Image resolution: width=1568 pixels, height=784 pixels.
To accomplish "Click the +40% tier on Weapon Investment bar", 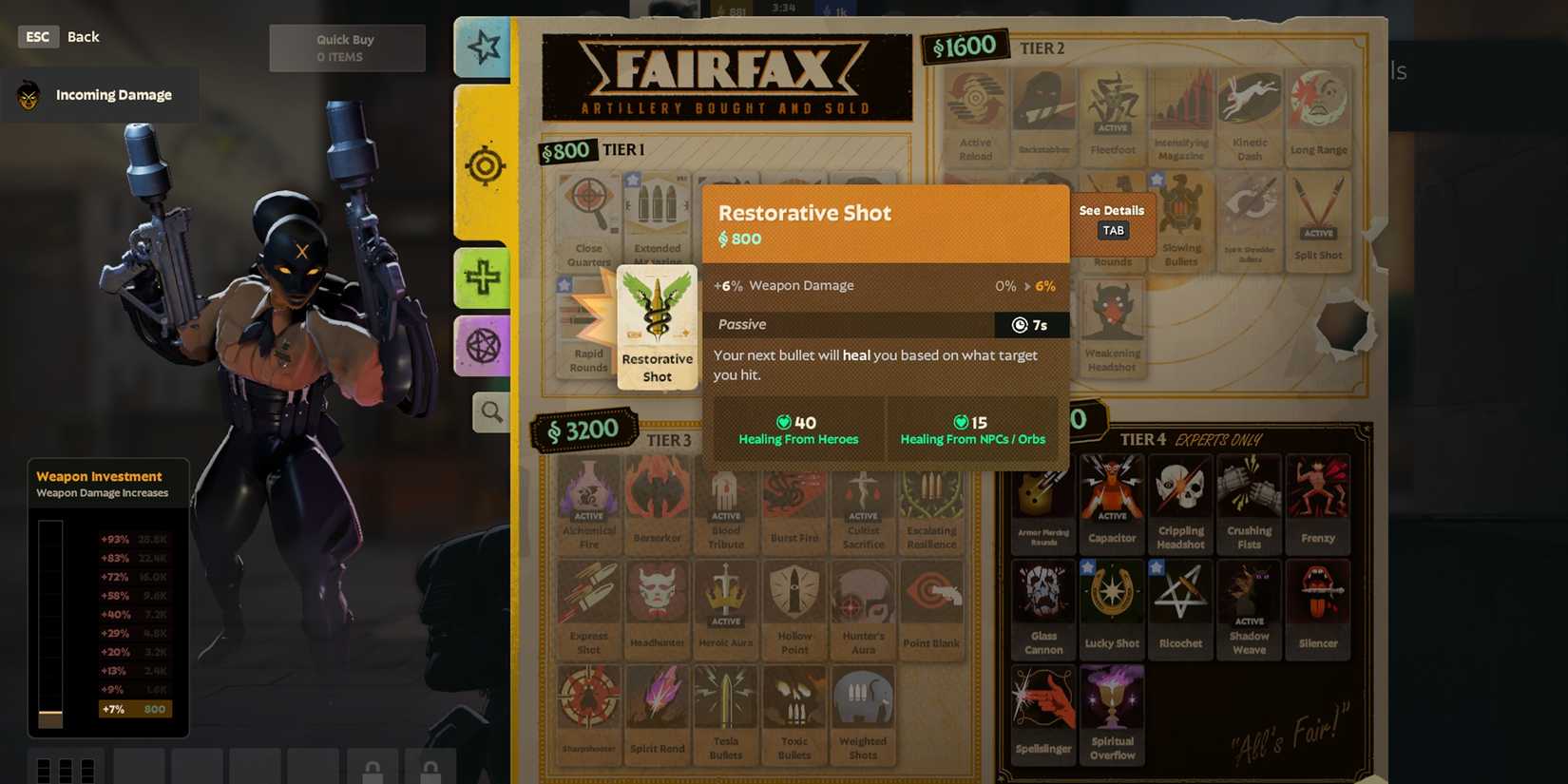I will click(116, 615).
